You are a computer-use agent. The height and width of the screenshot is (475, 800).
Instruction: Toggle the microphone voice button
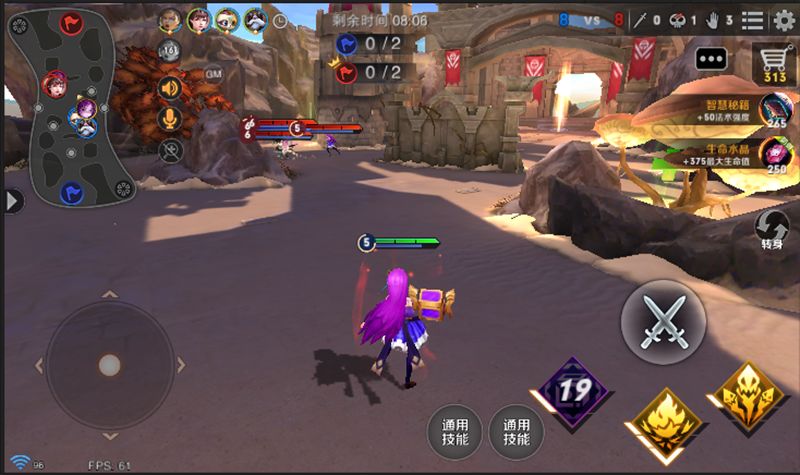(x=170, y=118)
